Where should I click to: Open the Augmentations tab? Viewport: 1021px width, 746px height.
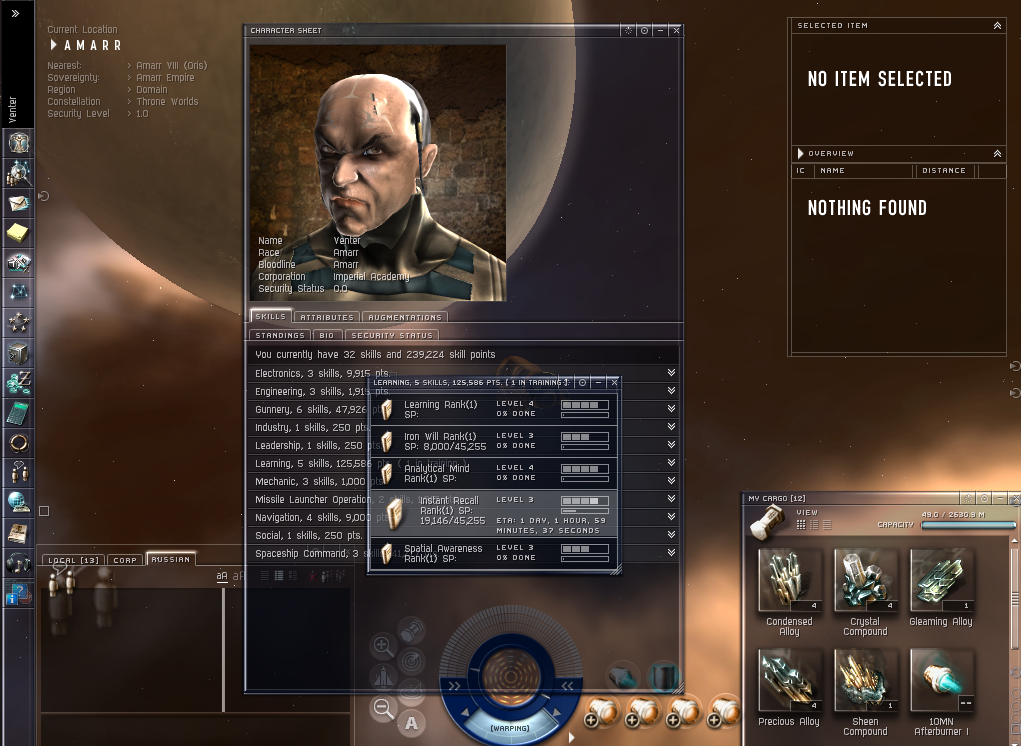pyautogui.click(x=404, y=317)
